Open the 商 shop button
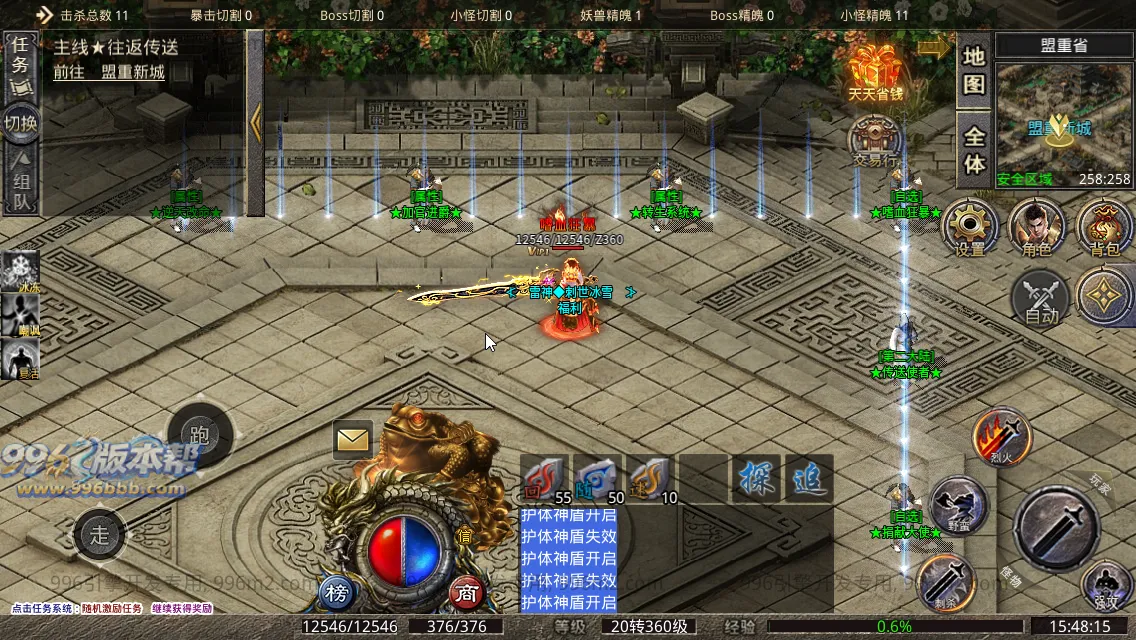 pos(466,593)
